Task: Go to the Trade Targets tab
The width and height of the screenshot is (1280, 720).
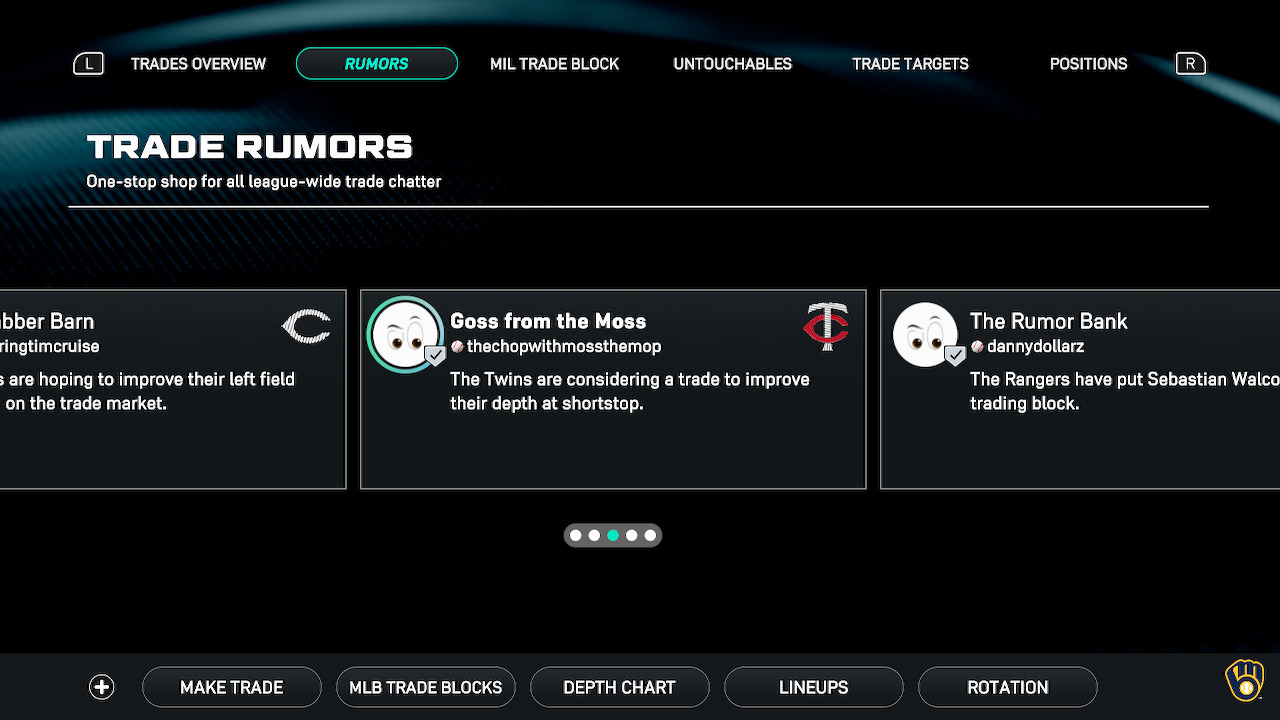Action: (910, 64)
